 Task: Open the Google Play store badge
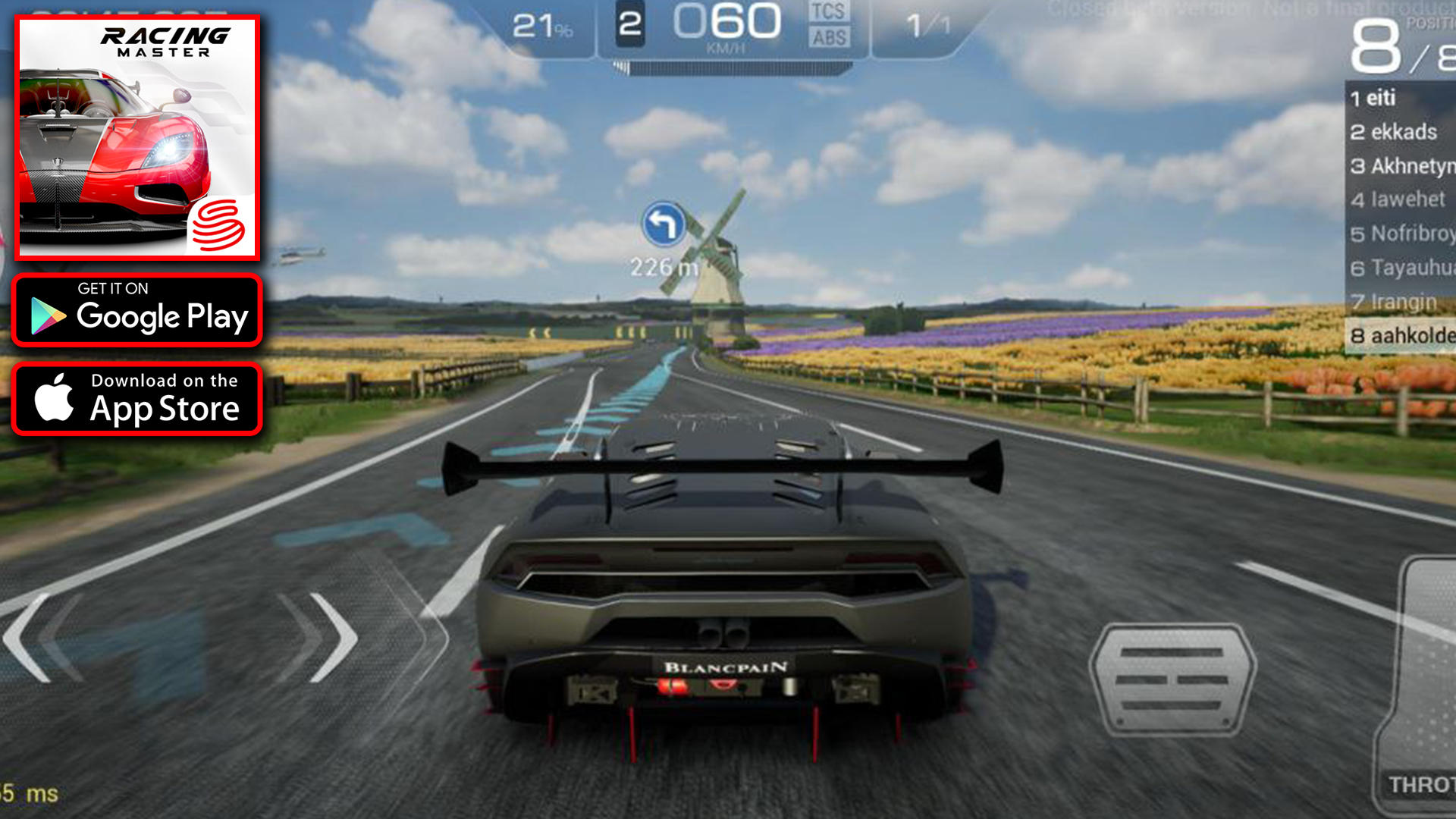click(137, 310)
